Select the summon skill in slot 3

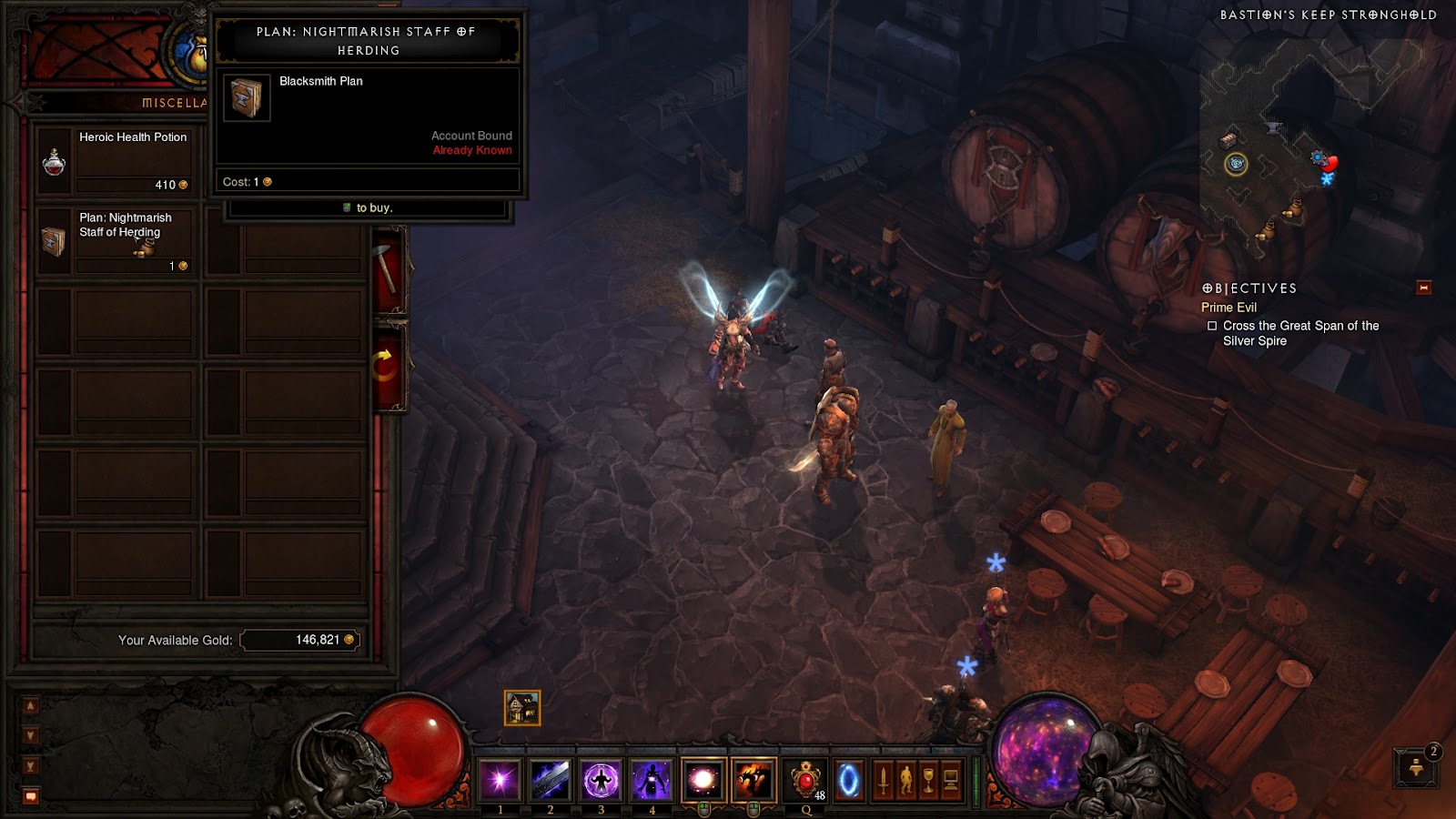point(602,778)
